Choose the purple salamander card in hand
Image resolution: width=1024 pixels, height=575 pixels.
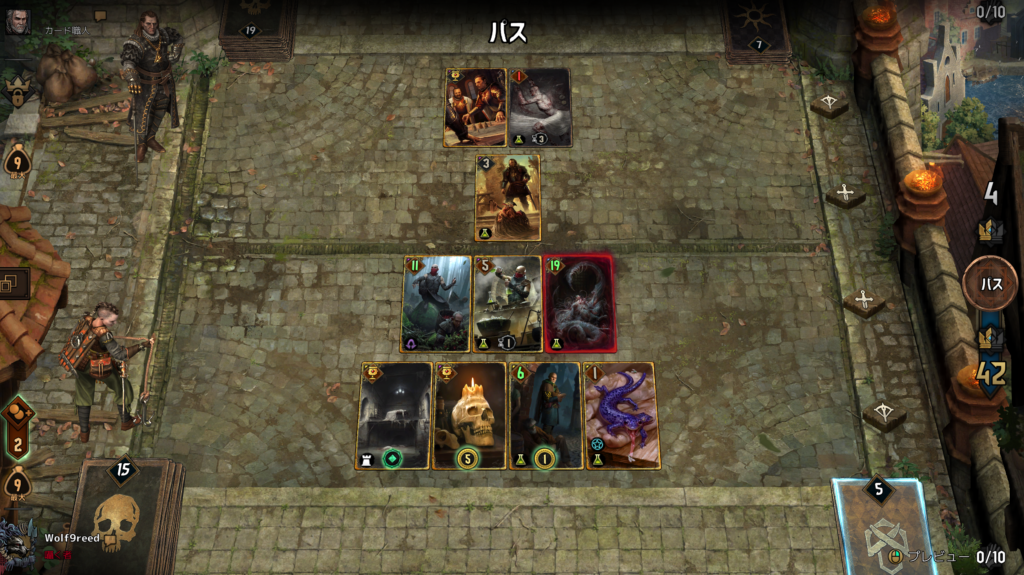click(621, 415)
